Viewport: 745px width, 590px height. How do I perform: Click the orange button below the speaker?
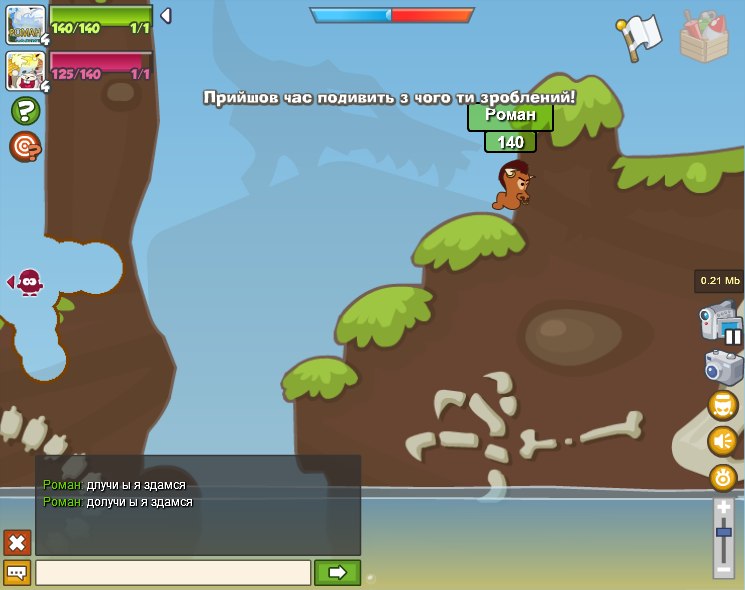click(x=723, y=477)
